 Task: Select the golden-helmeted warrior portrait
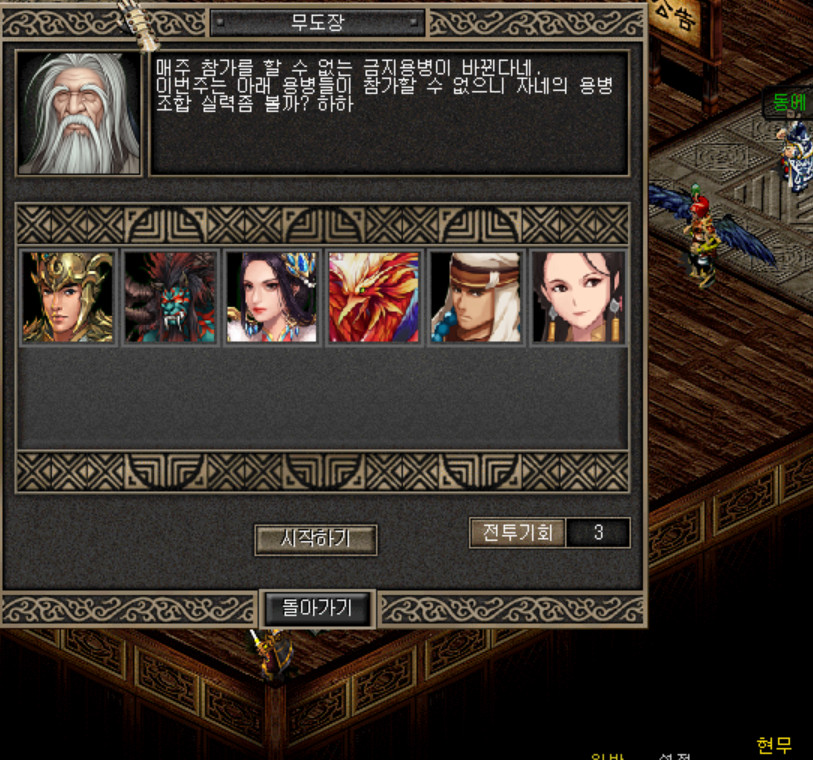tap(68, 297)
